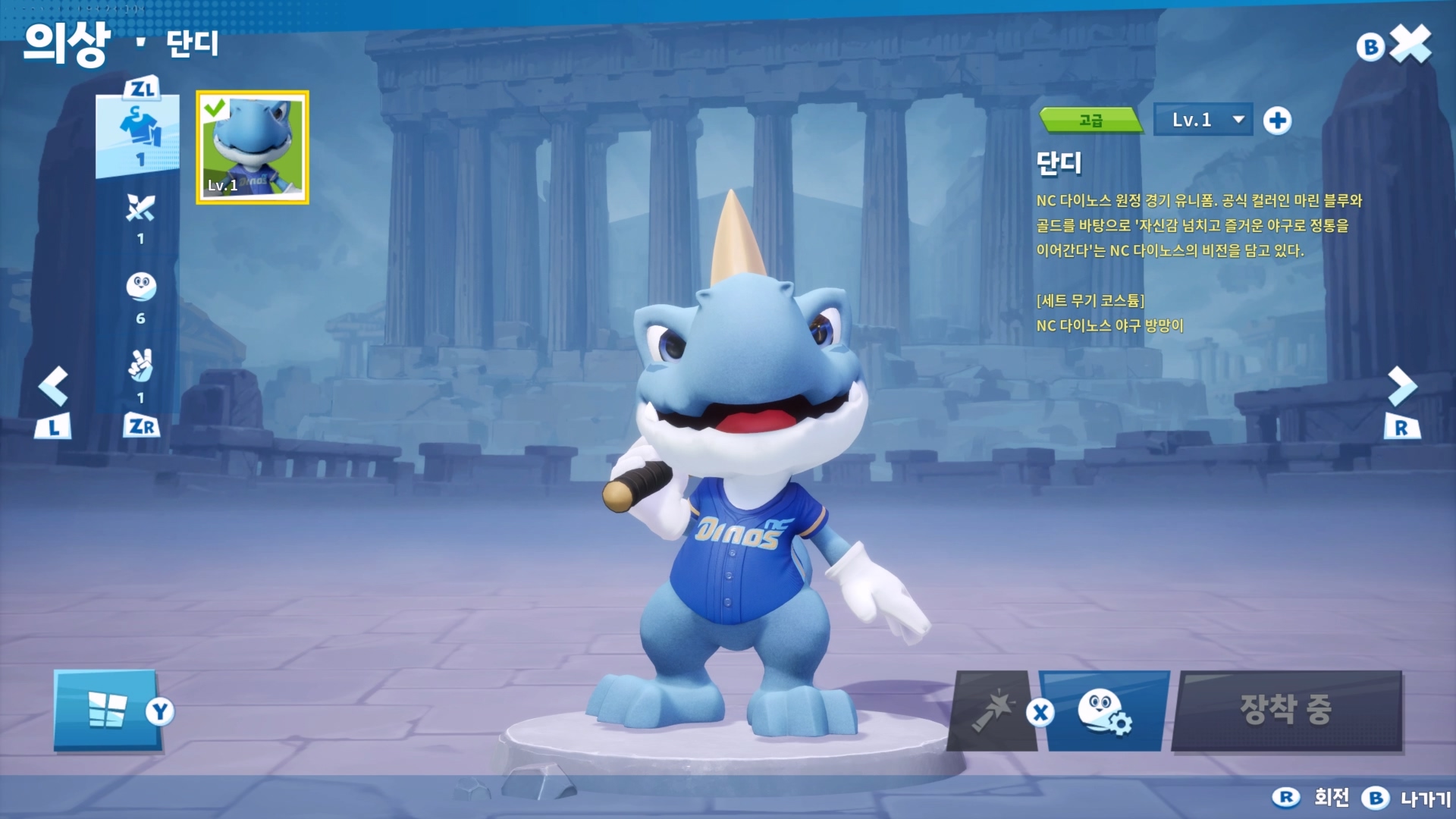Close the costume screen with X
This screenshot has height=819, width=1456.
tap(1410, 45)
